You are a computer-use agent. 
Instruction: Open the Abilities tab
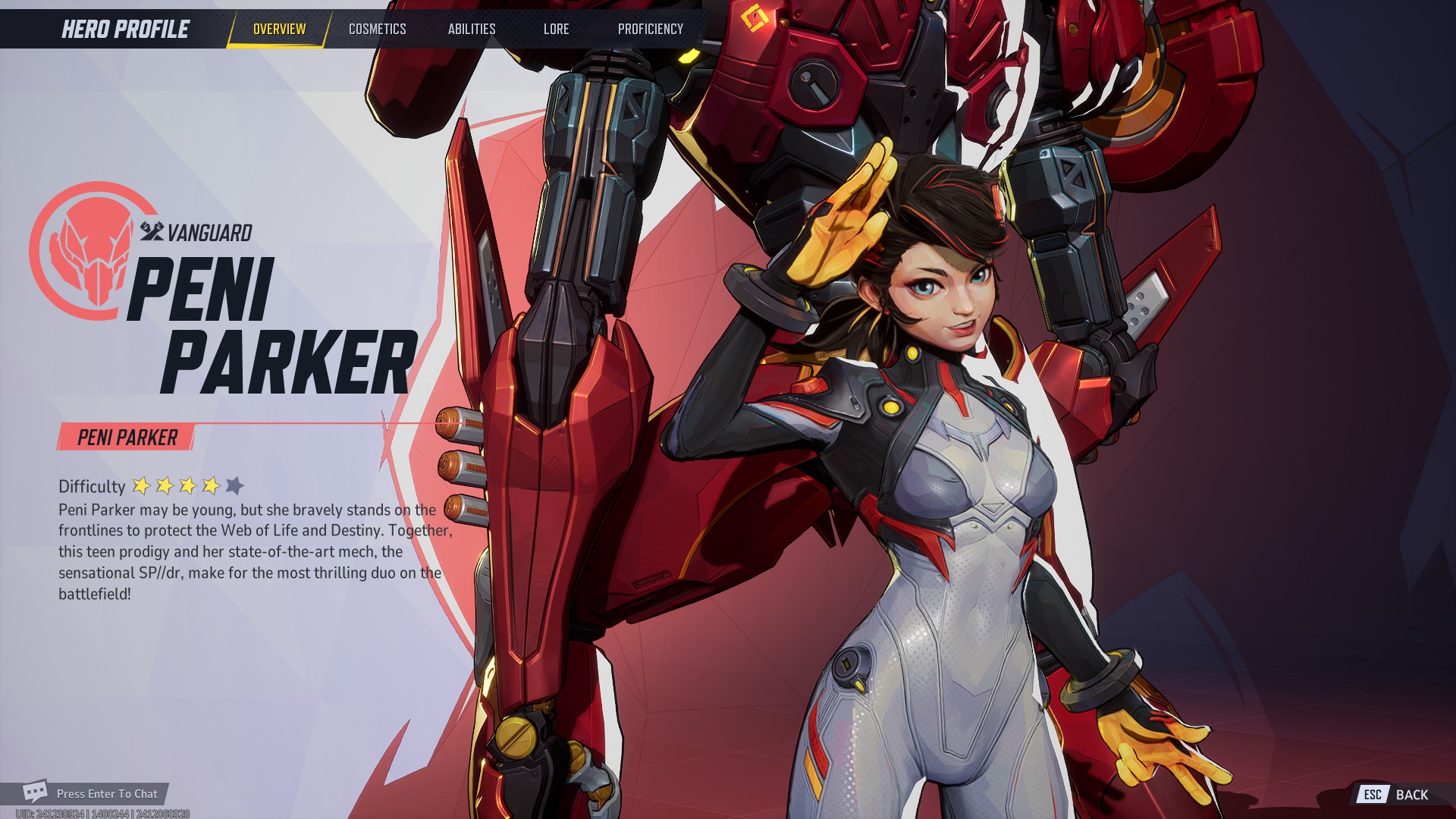coord(472,30)
